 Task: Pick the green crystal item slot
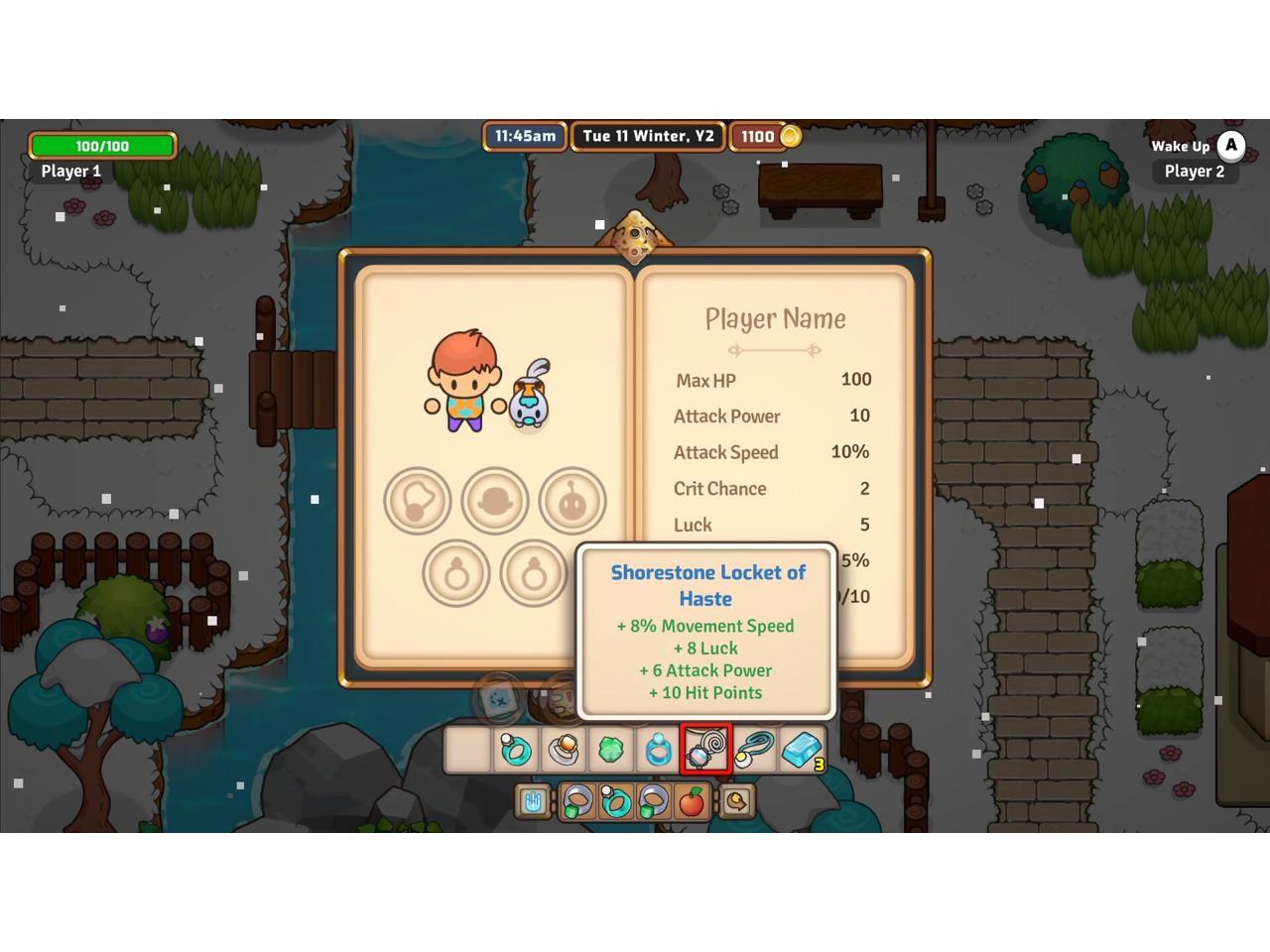coord(610,750)
